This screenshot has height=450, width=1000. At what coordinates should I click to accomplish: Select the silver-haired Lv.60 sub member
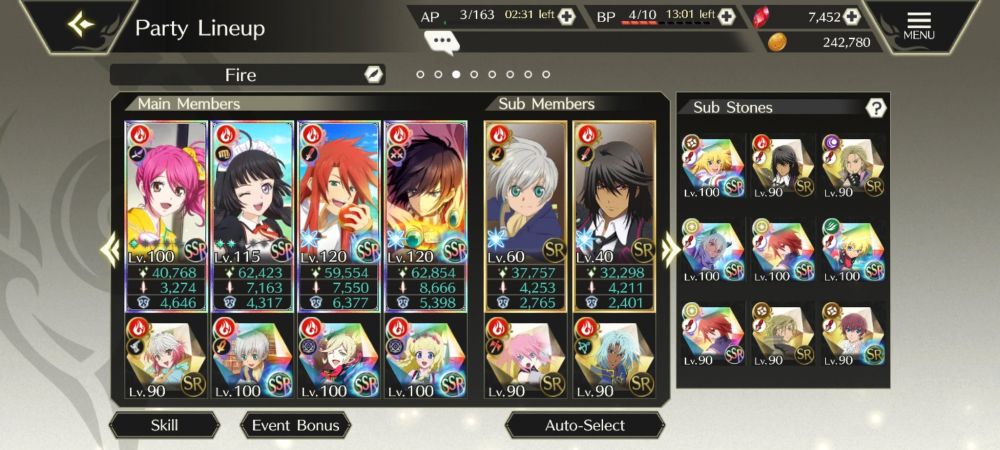(525, 215)
